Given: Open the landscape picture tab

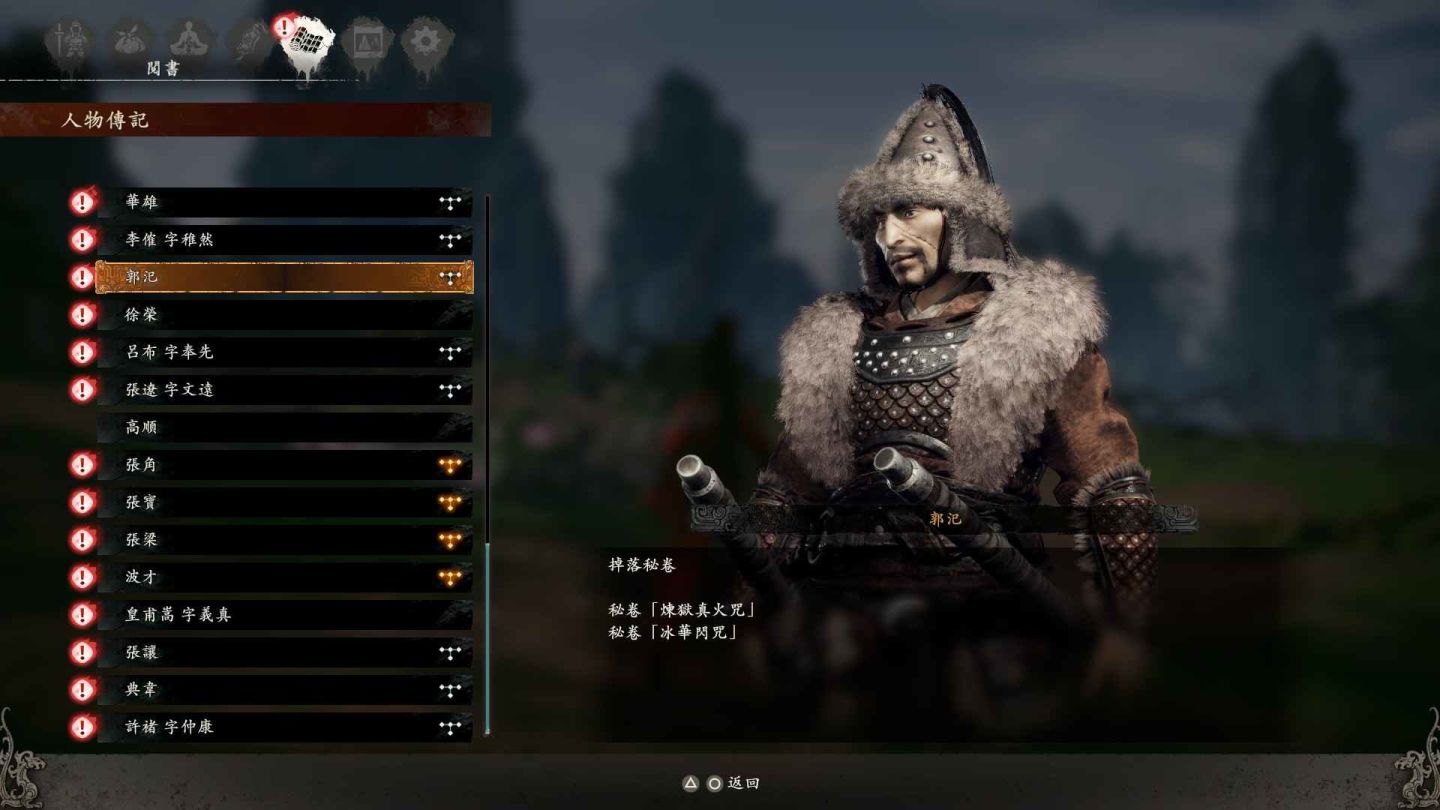Looking at the screenshot, I should [366, 42].
